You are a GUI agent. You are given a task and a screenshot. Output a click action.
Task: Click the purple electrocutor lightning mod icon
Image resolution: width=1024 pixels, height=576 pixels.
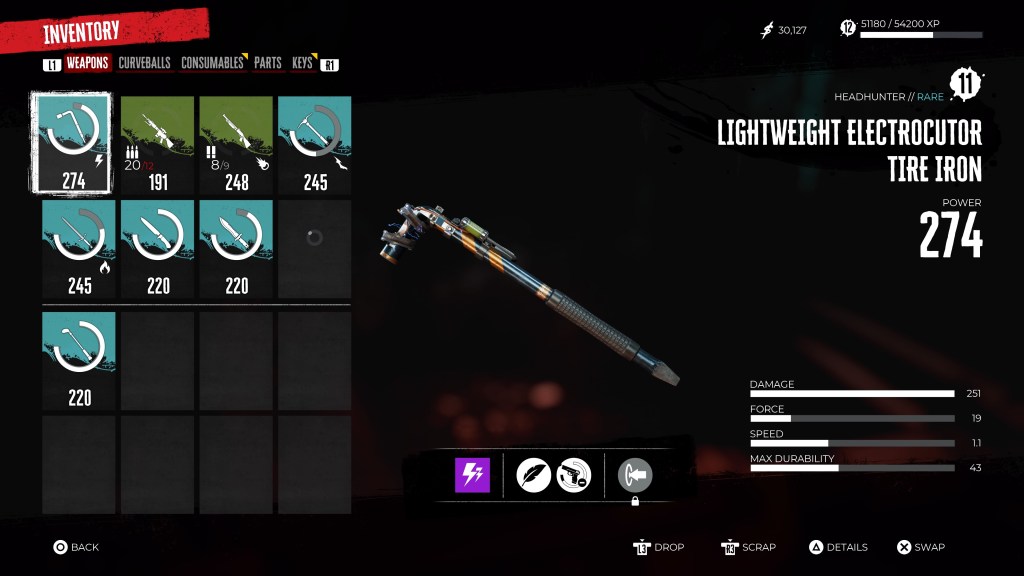click(472, 475)
